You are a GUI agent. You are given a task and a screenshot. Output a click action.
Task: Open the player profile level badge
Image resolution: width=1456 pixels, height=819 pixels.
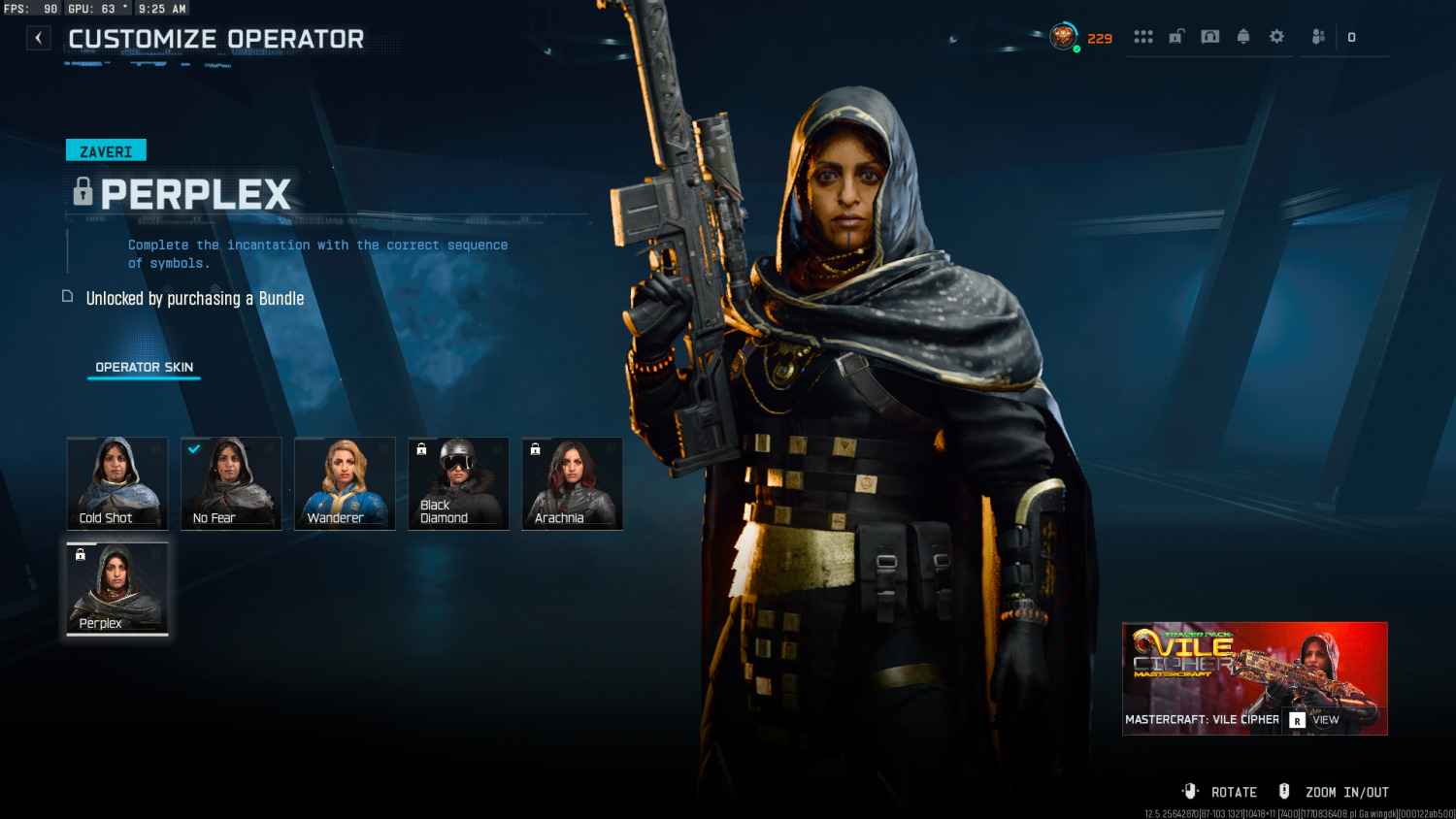tap(1064, 38)
